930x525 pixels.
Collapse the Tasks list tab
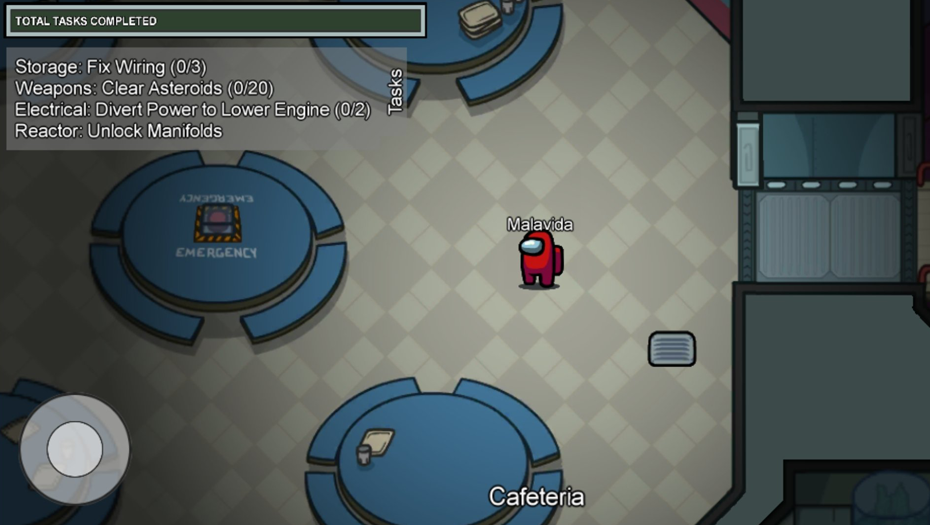(x=395, y=92)
